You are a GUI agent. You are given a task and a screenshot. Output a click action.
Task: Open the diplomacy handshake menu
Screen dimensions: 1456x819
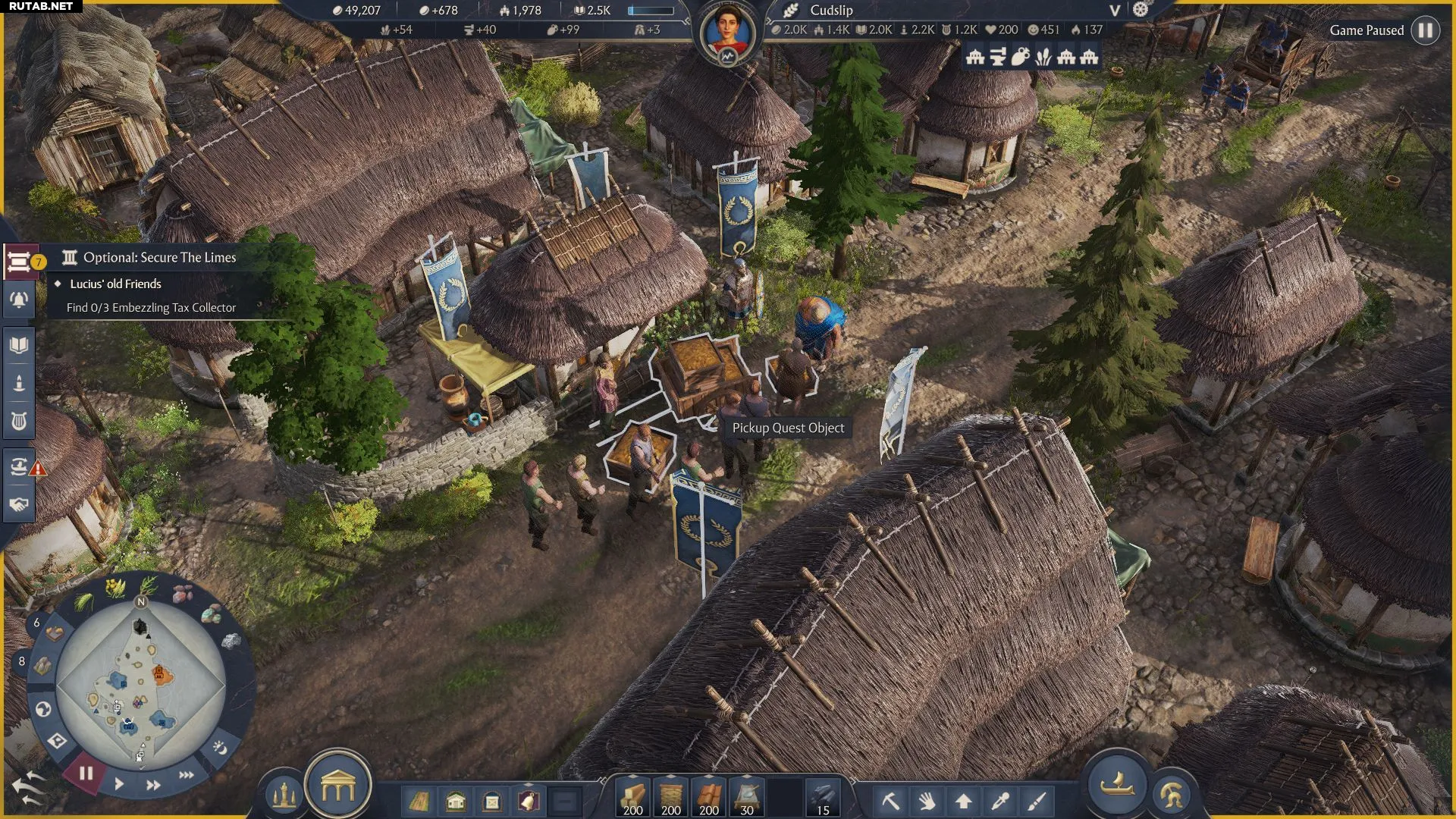(19, 504)
